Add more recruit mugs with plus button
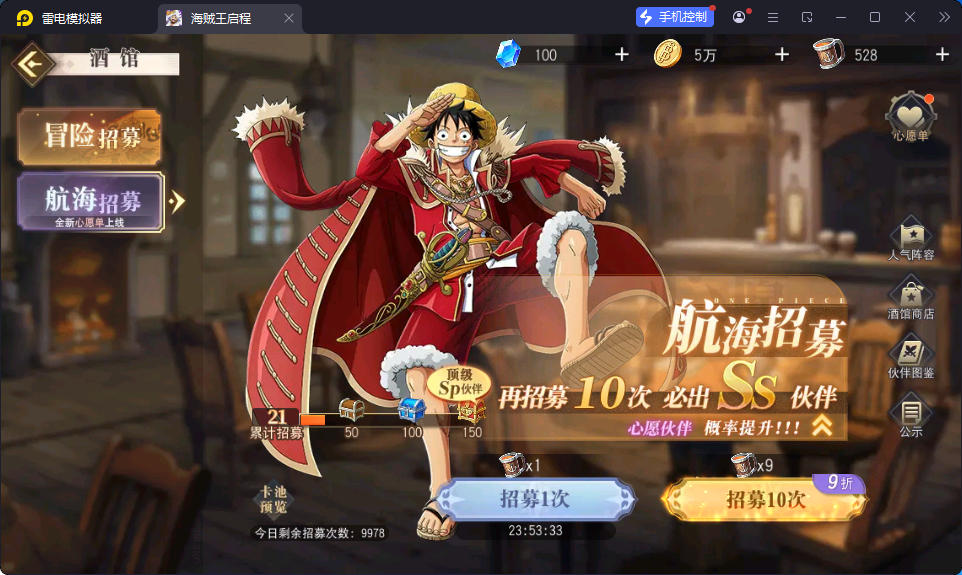The image size is (962, 575). tap(942, 55)
